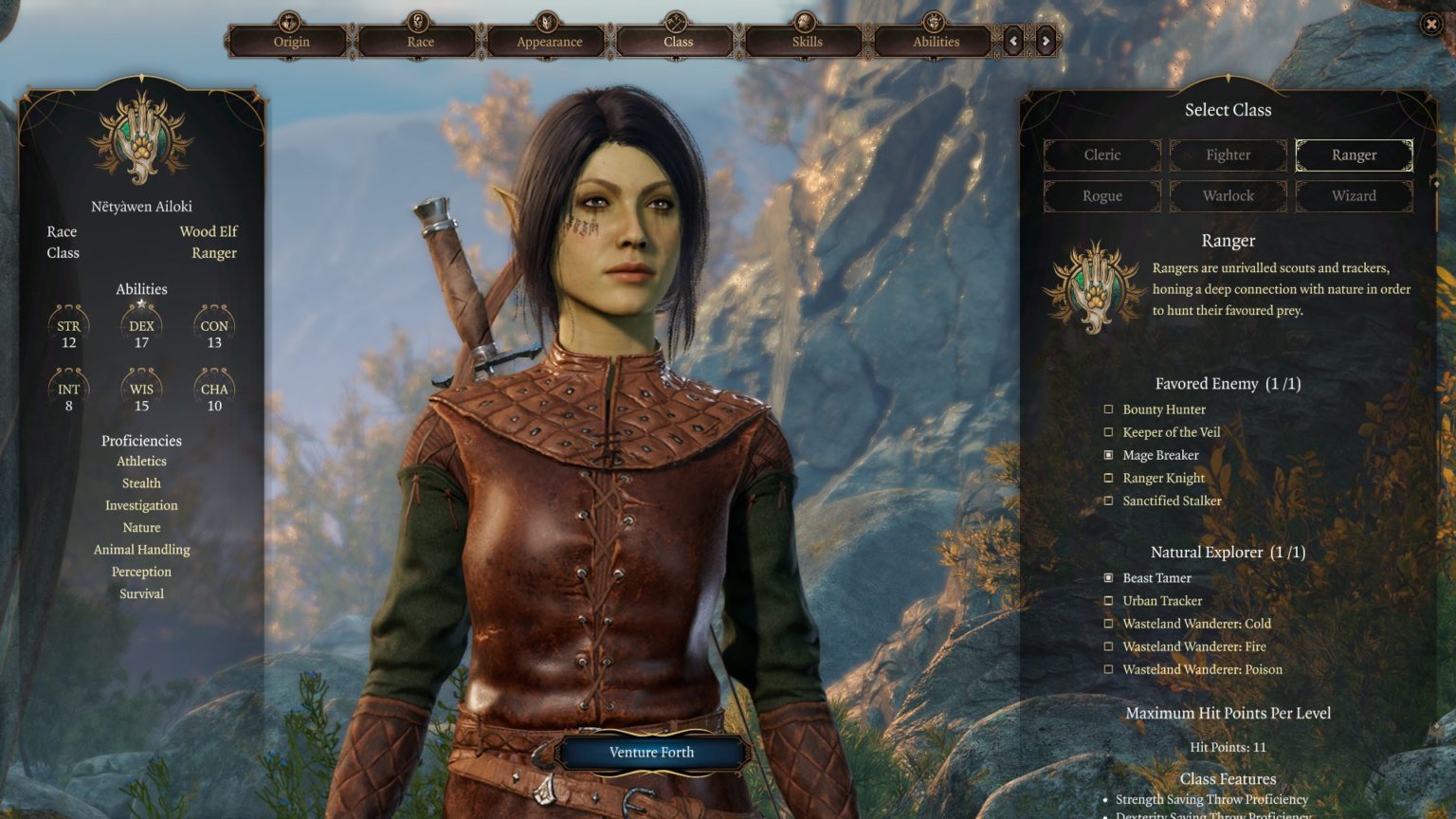The height and width of the screenshot is (819, 1456).
Task: Go to the Appearance tab
Action: click(x=549, y=41)
